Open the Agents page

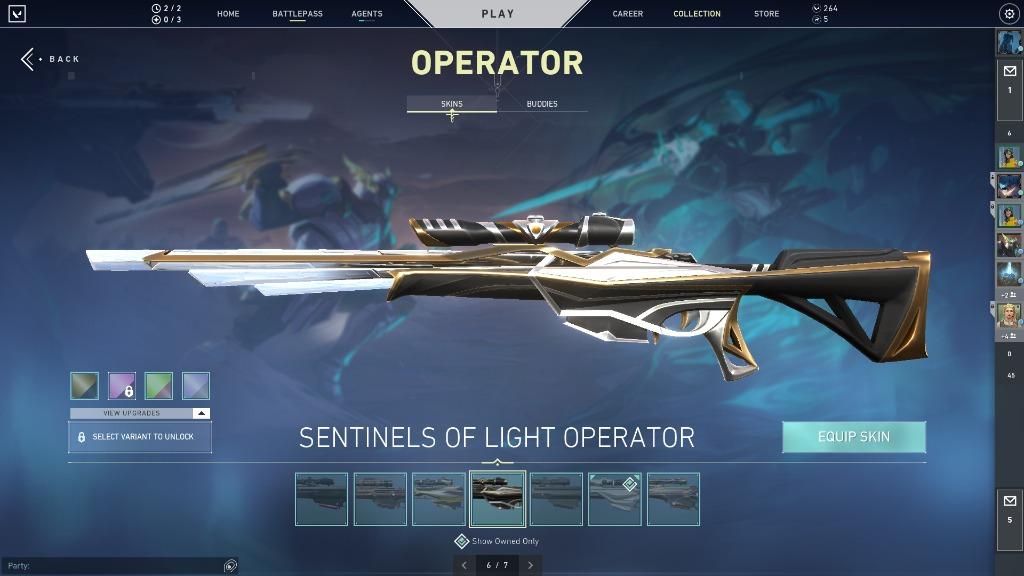[367, 14]
